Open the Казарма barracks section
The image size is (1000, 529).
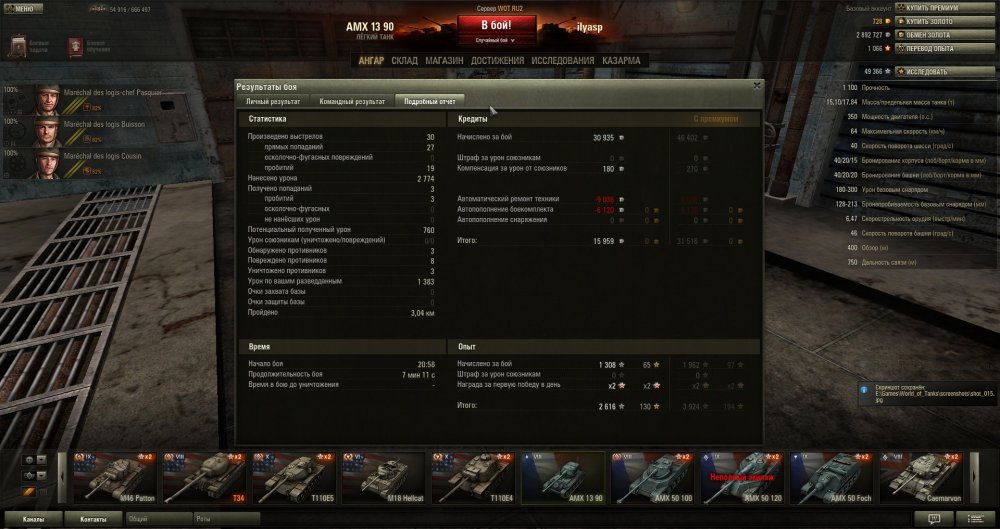coord(622,61)
